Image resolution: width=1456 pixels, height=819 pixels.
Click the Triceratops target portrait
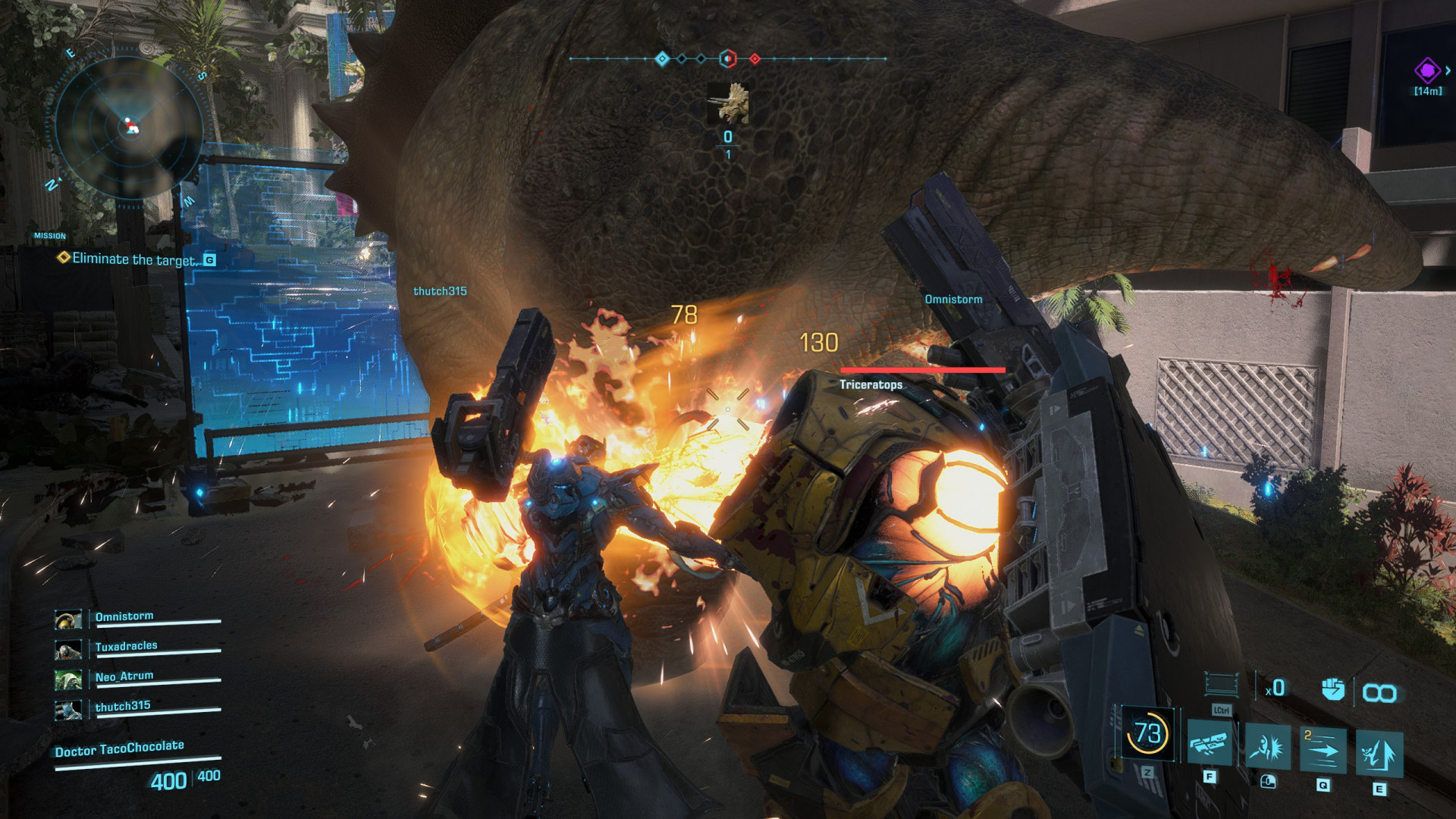[x=728, y=104]
